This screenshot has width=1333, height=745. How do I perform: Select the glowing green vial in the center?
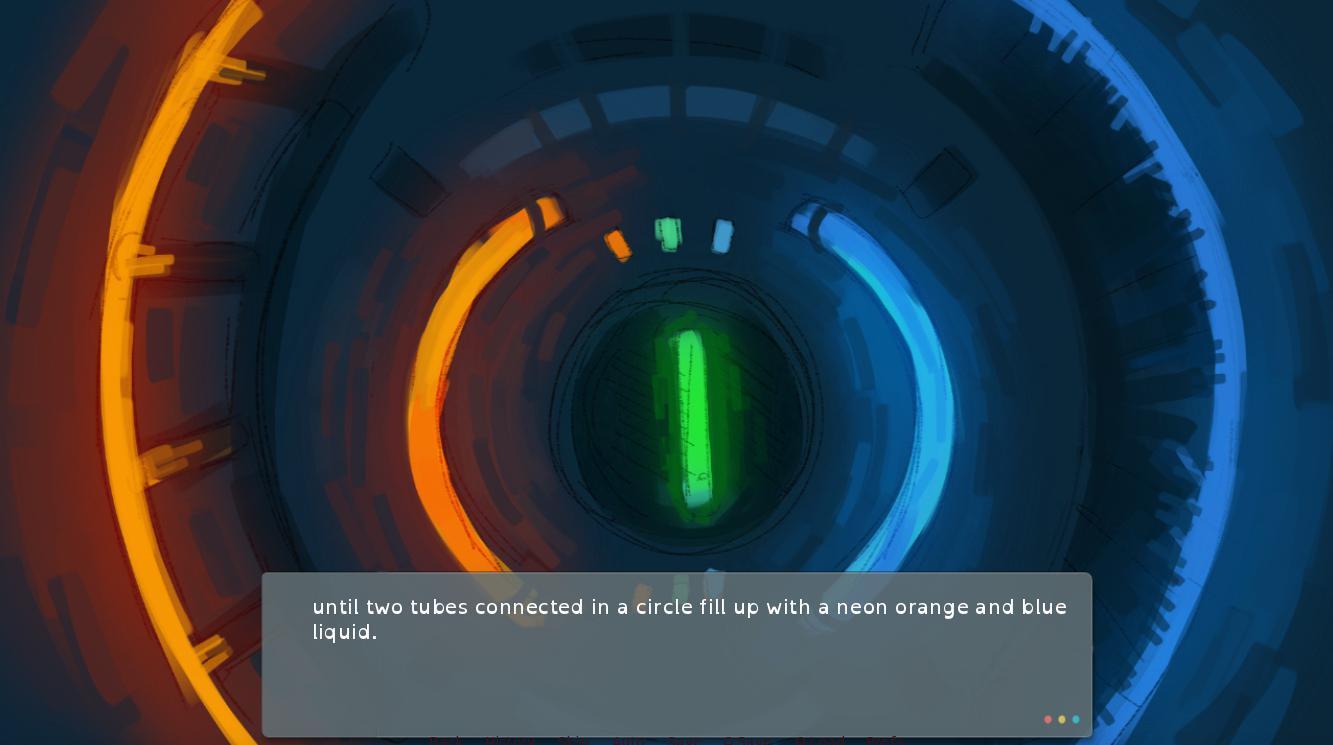(x=695, y=420)
